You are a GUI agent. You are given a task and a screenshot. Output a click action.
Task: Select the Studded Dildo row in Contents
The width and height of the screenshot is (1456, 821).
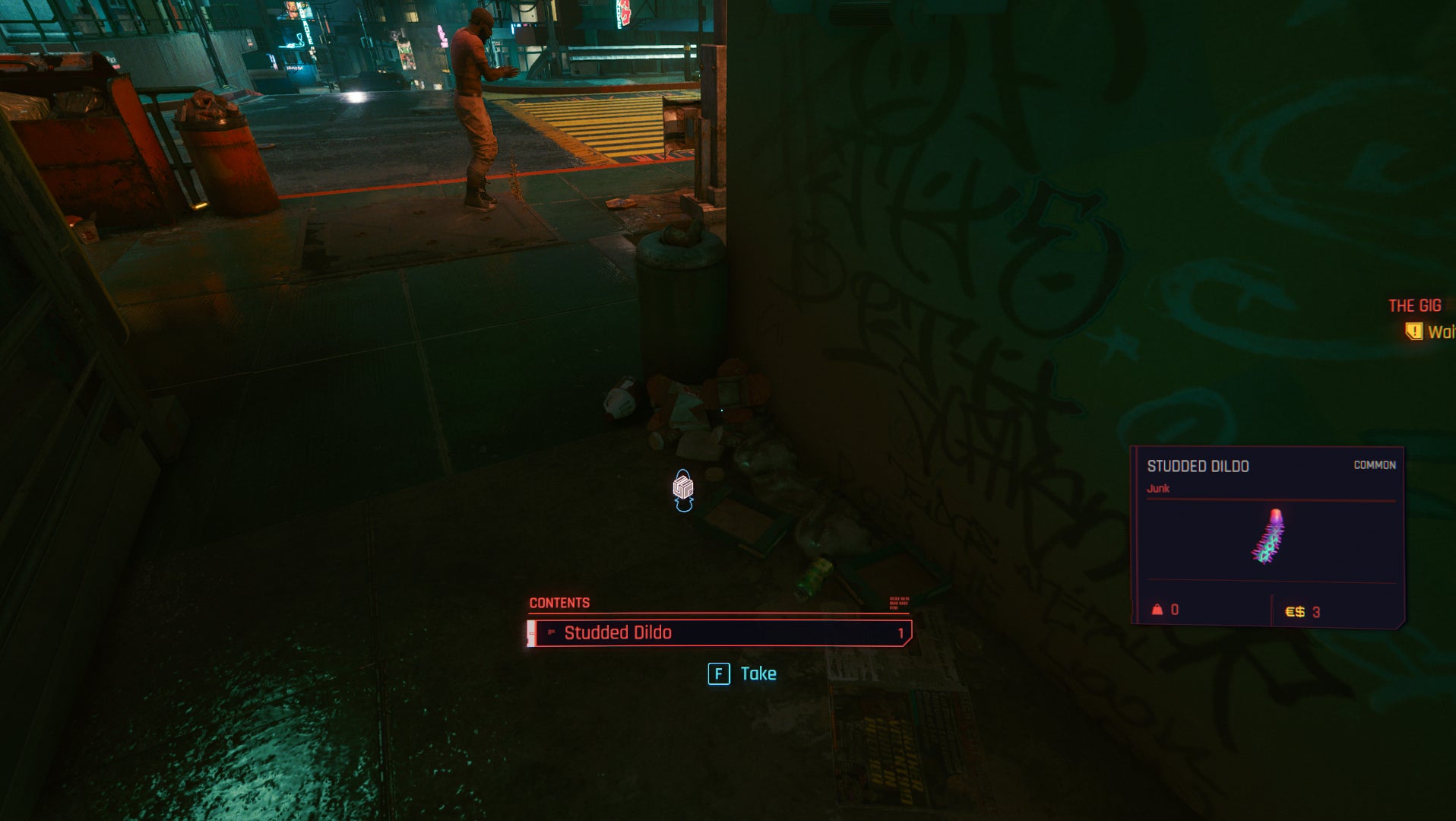click(619, 632)
